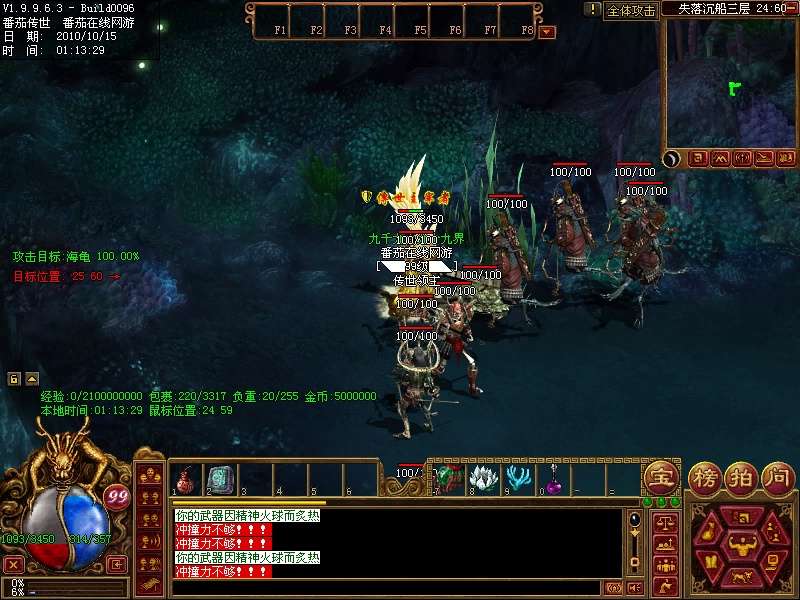800x600 pixels.
Task: Toggle the speaker sound button by the chat input
Action: [636, 588]
